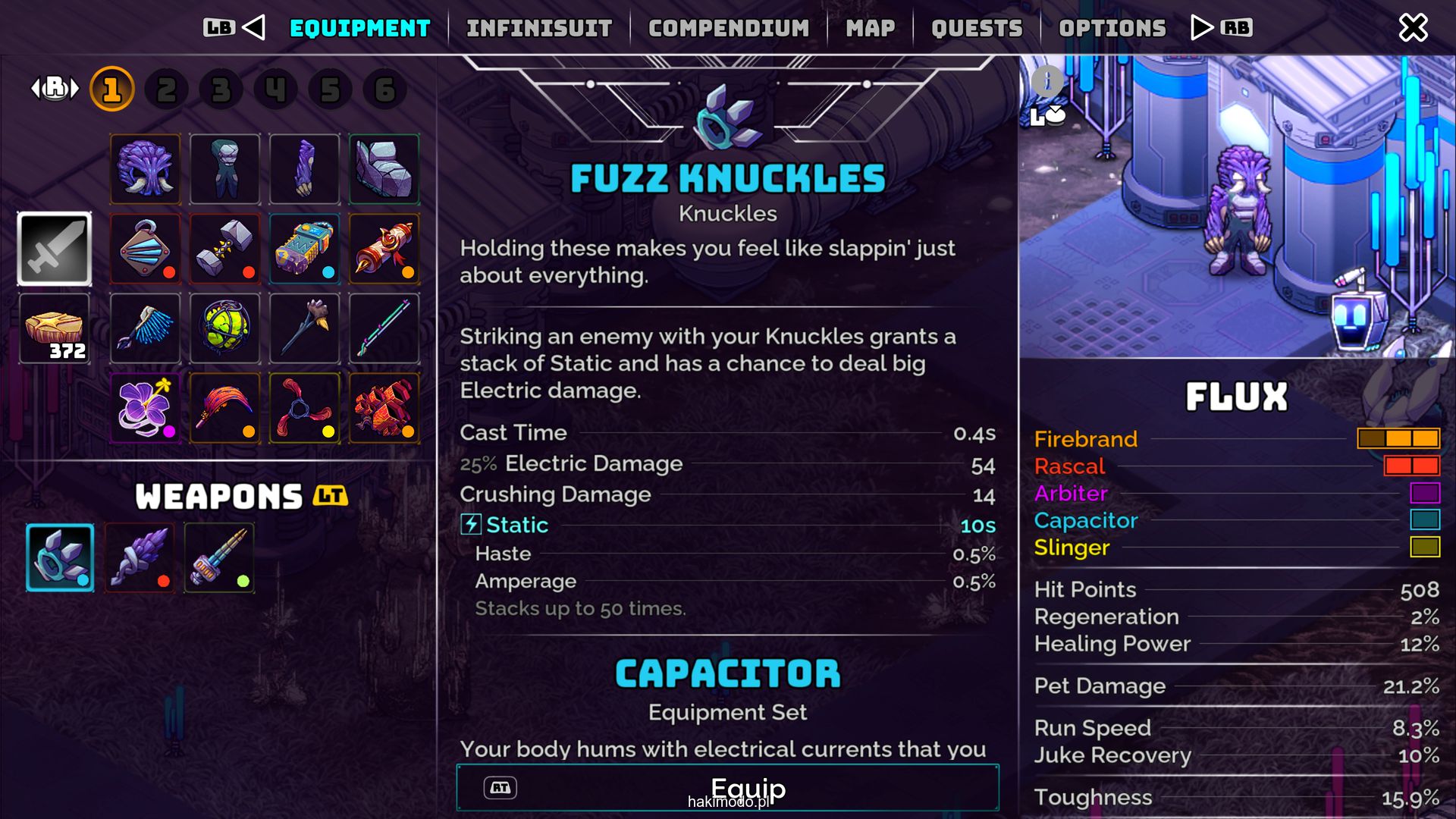Select loadout number 6

click(384, 89)
